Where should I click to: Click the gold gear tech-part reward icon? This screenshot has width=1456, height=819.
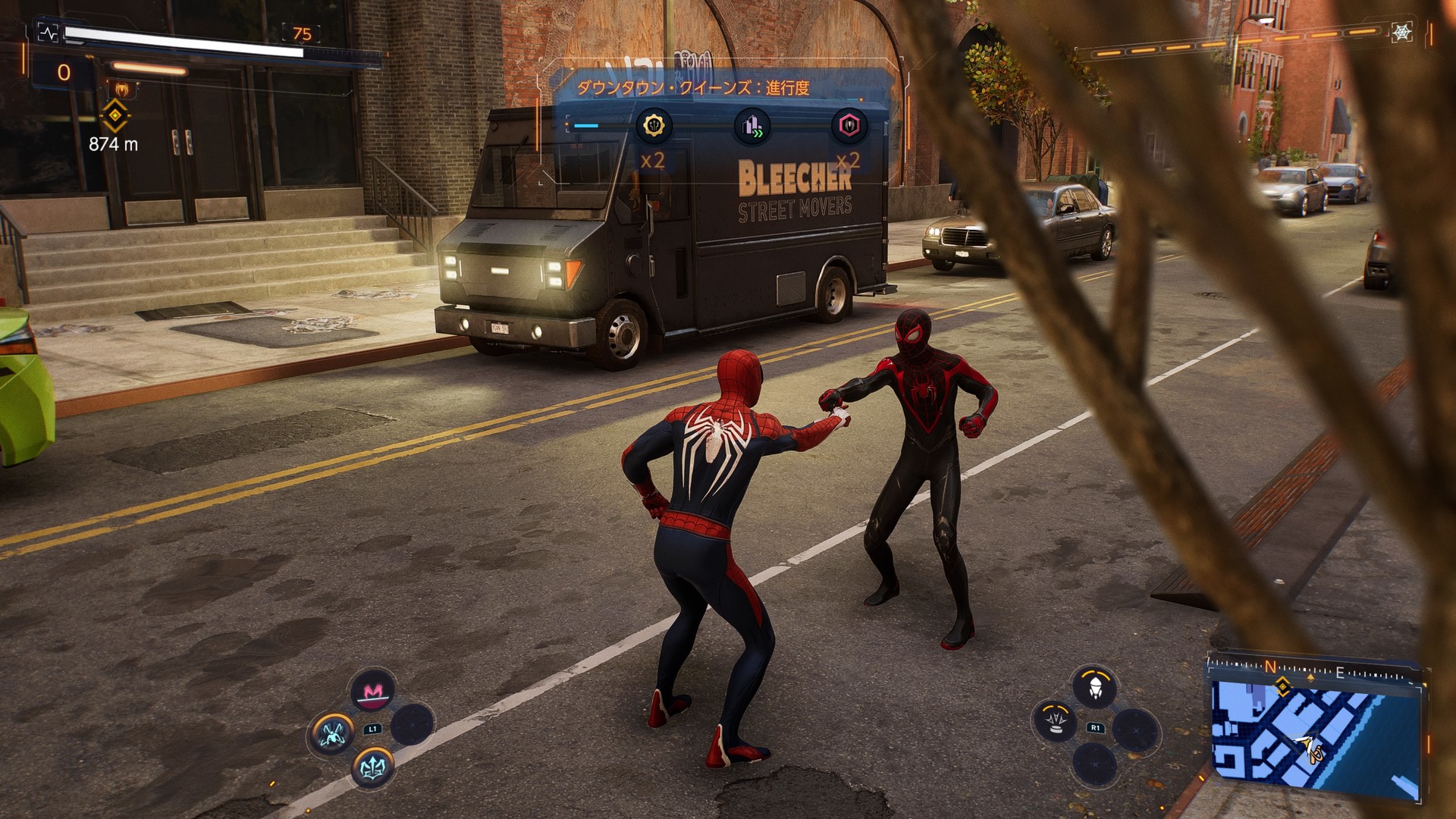[x=653, y=125]
